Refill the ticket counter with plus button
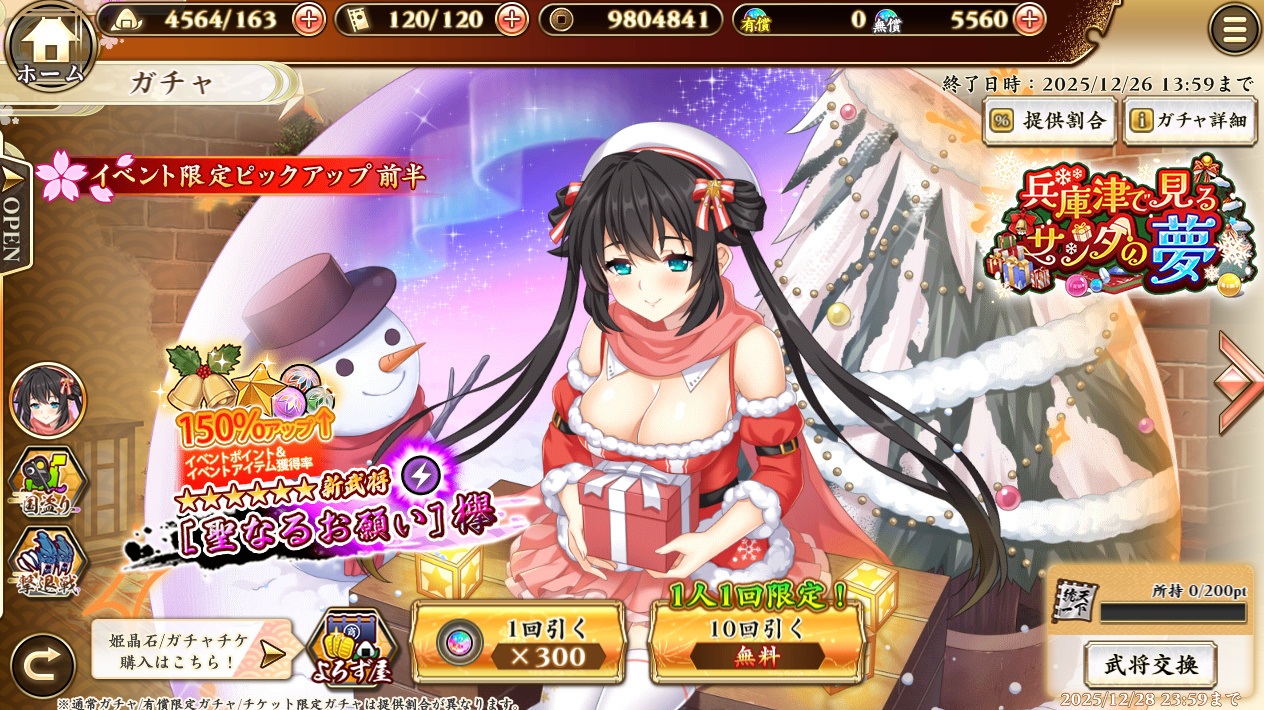Viewport: 1264px width, 710px height. pos(512,19)
